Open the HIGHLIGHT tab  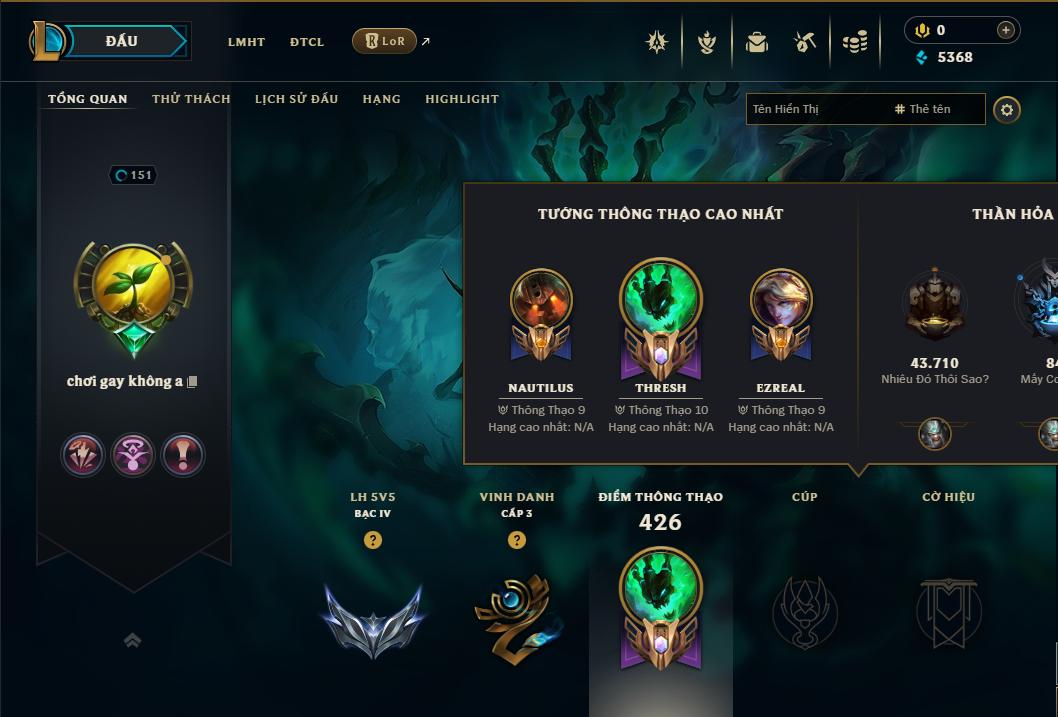click(462, 99)
